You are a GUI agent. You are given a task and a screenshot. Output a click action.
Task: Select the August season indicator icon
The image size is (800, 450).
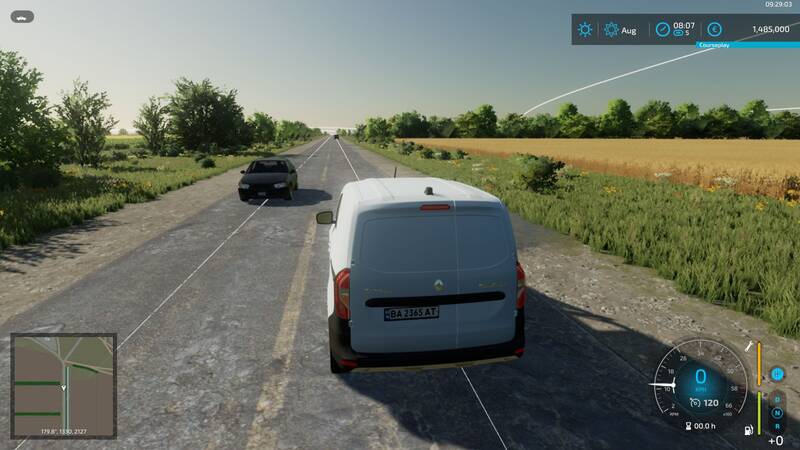coord(611,30)
